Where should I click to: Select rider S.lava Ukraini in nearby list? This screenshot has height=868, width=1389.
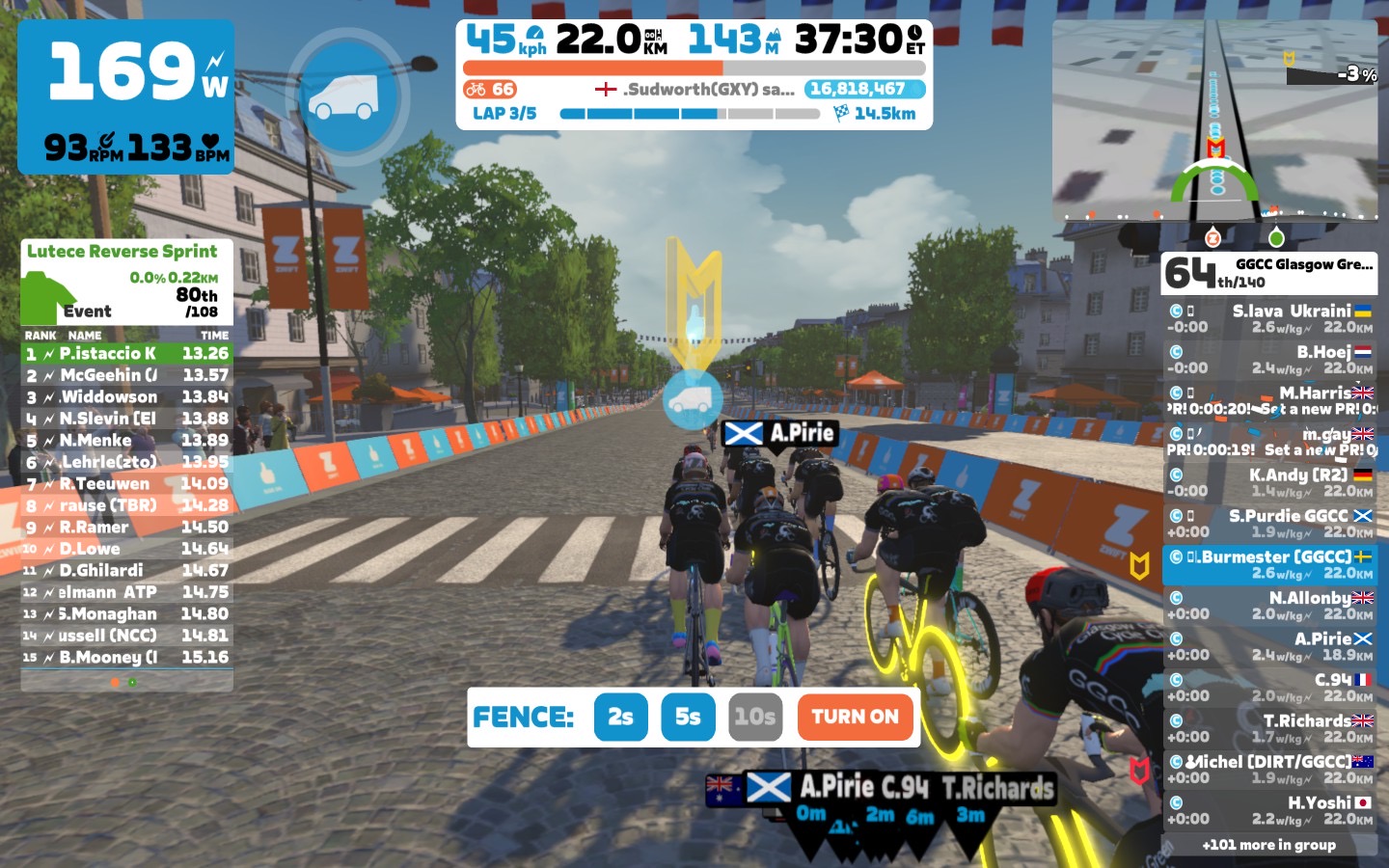tap(1269, 319)
